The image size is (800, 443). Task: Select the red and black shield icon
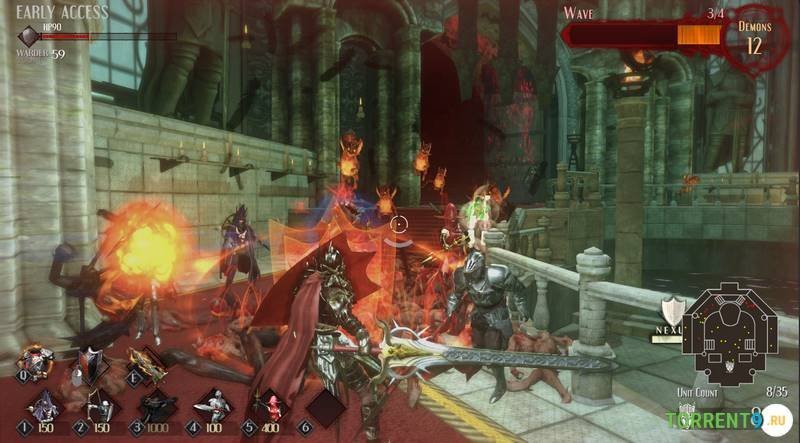tap(94, 365)
